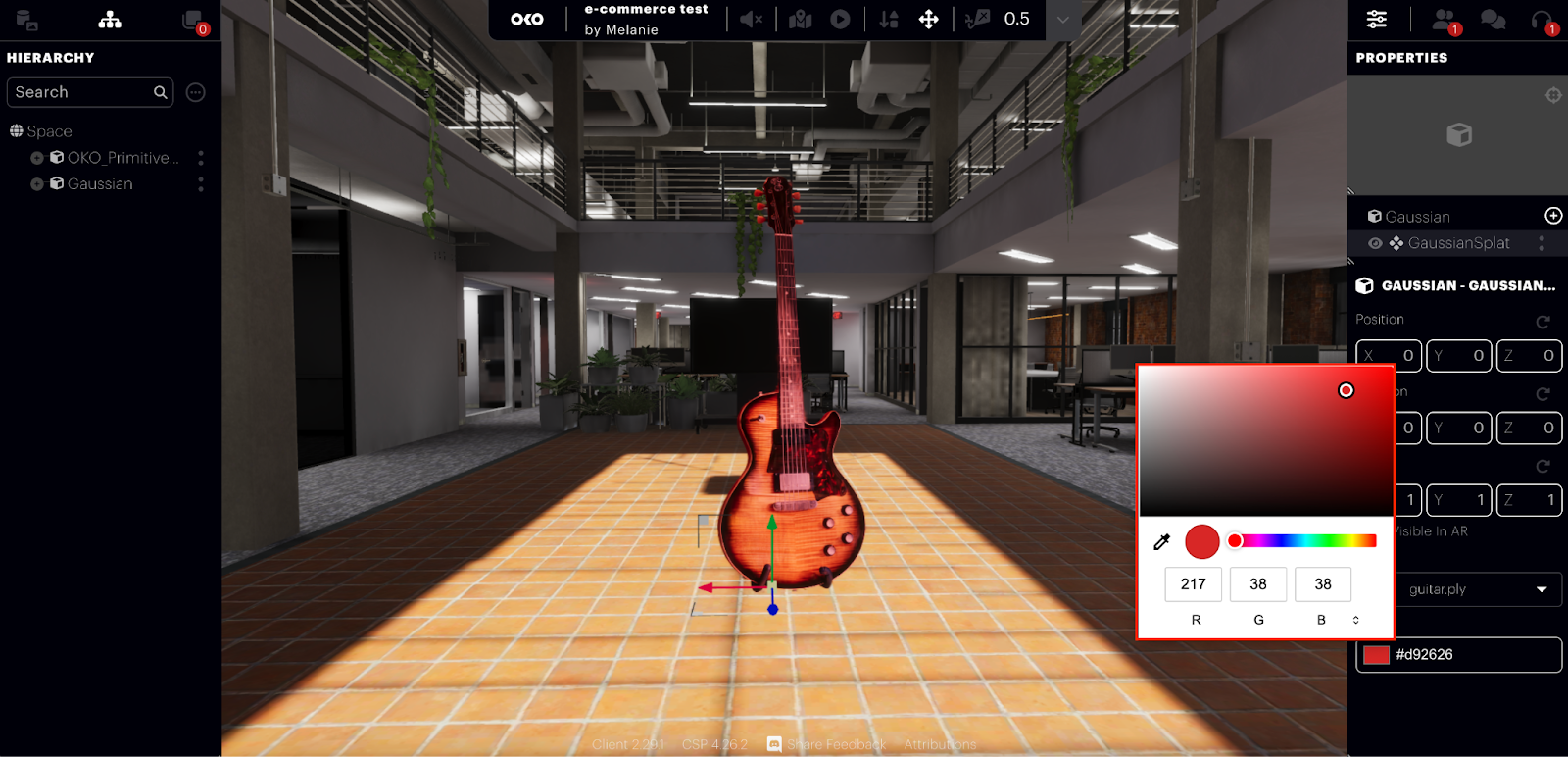Screen dimensions: 1568x757
Task: Select OKO_Primitive item in hierarchy
Action: (122, 158)
